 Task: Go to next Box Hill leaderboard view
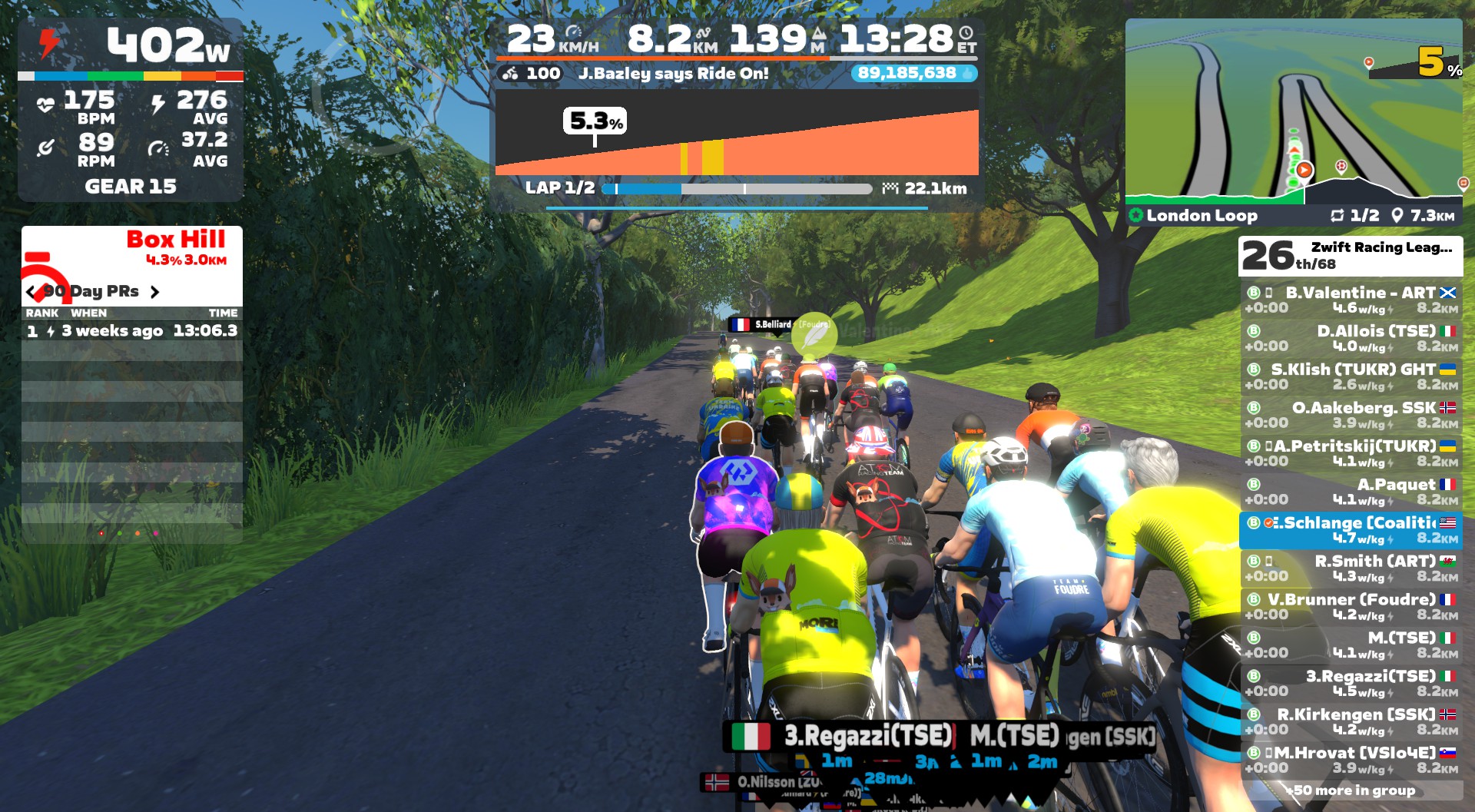point(155,292)
